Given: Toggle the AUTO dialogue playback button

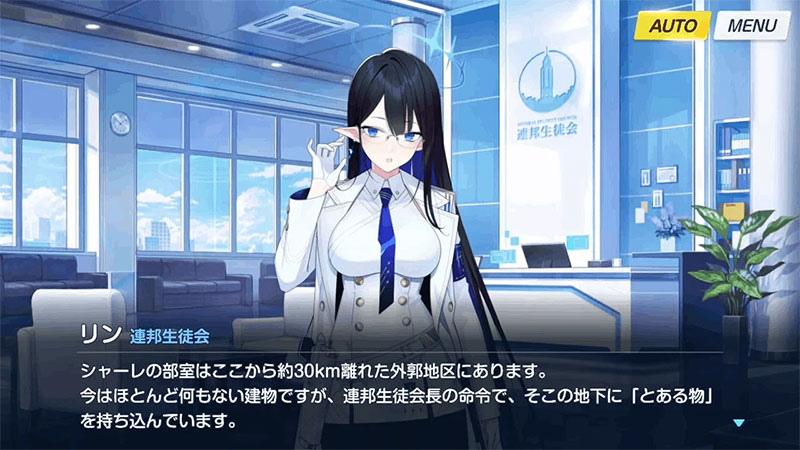Looking at the screenshot, I should click(x=672, y=26).
